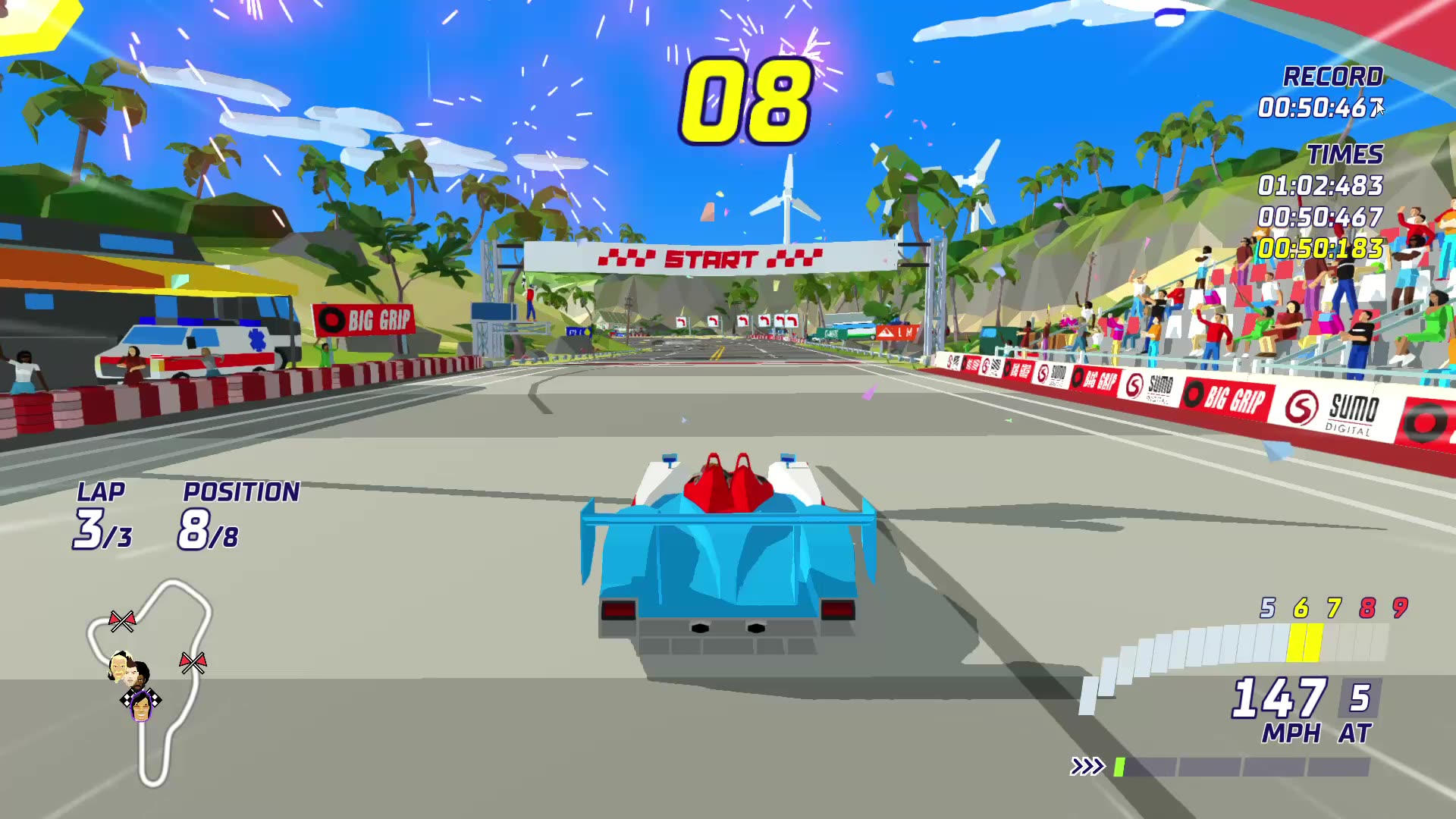Click the upper red crossed-flags checkpoint marker

122,620
